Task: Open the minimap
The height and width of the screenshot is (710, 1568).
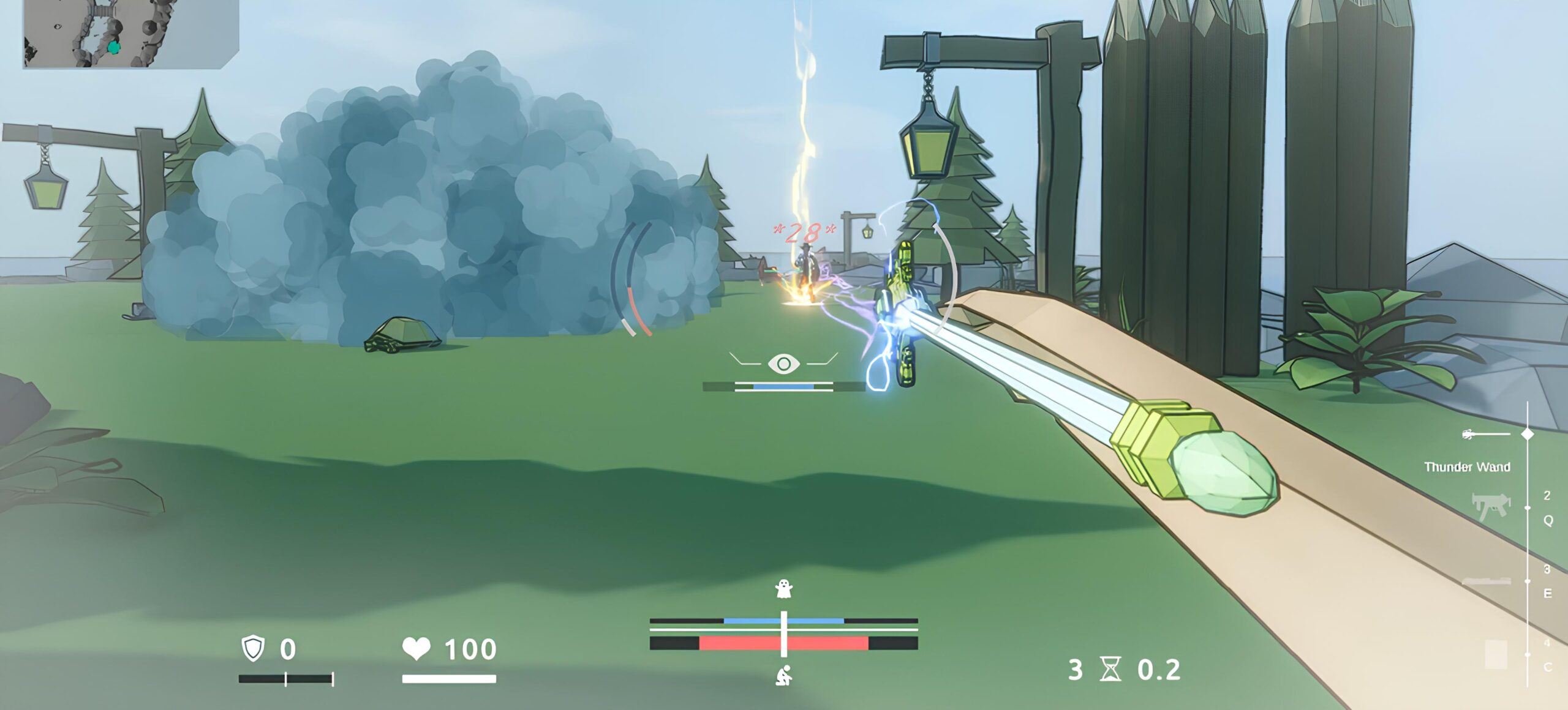Action: (130, 34)
